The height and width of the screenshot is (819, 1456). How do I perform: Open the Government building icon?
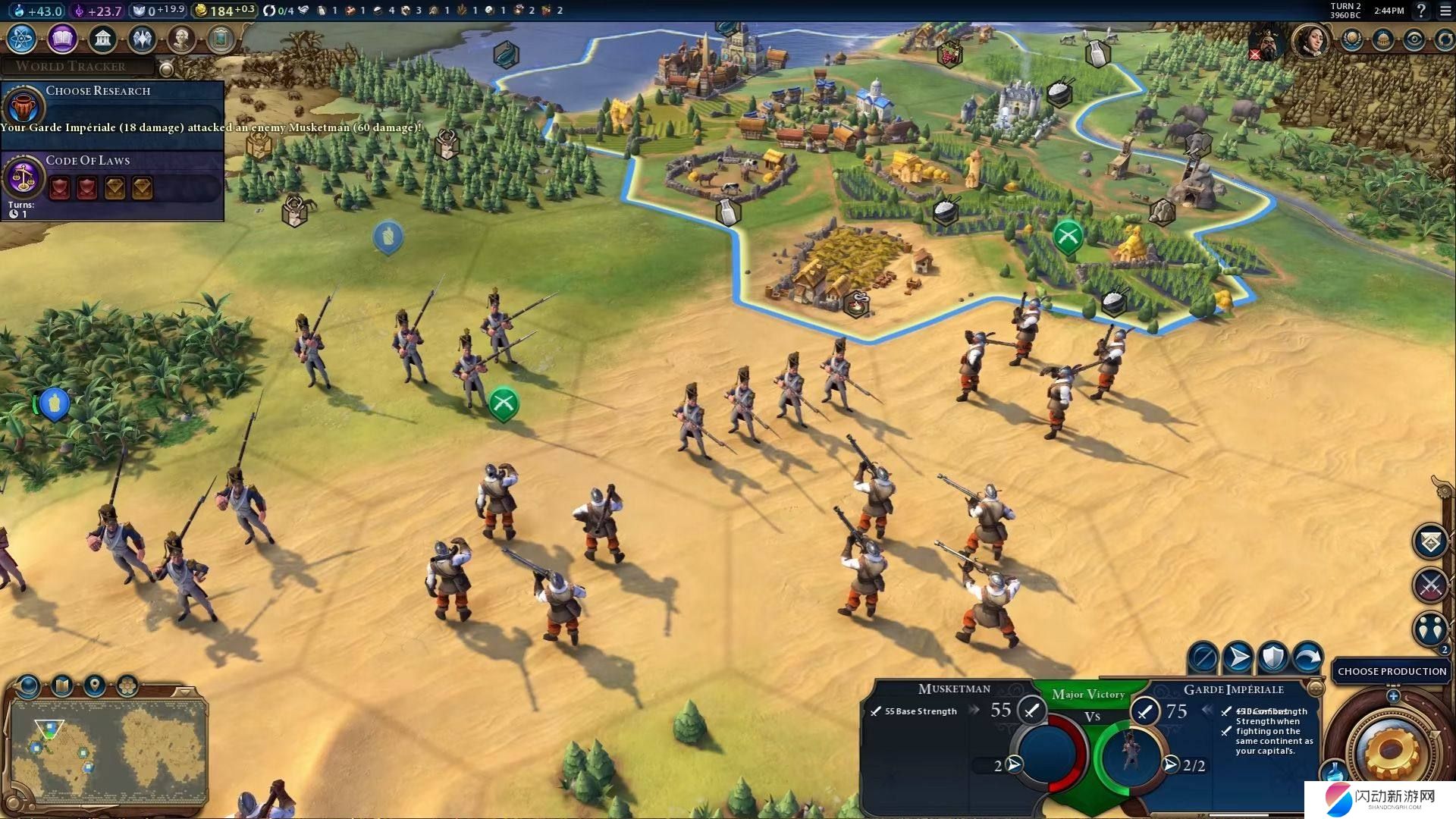(102, 38)
